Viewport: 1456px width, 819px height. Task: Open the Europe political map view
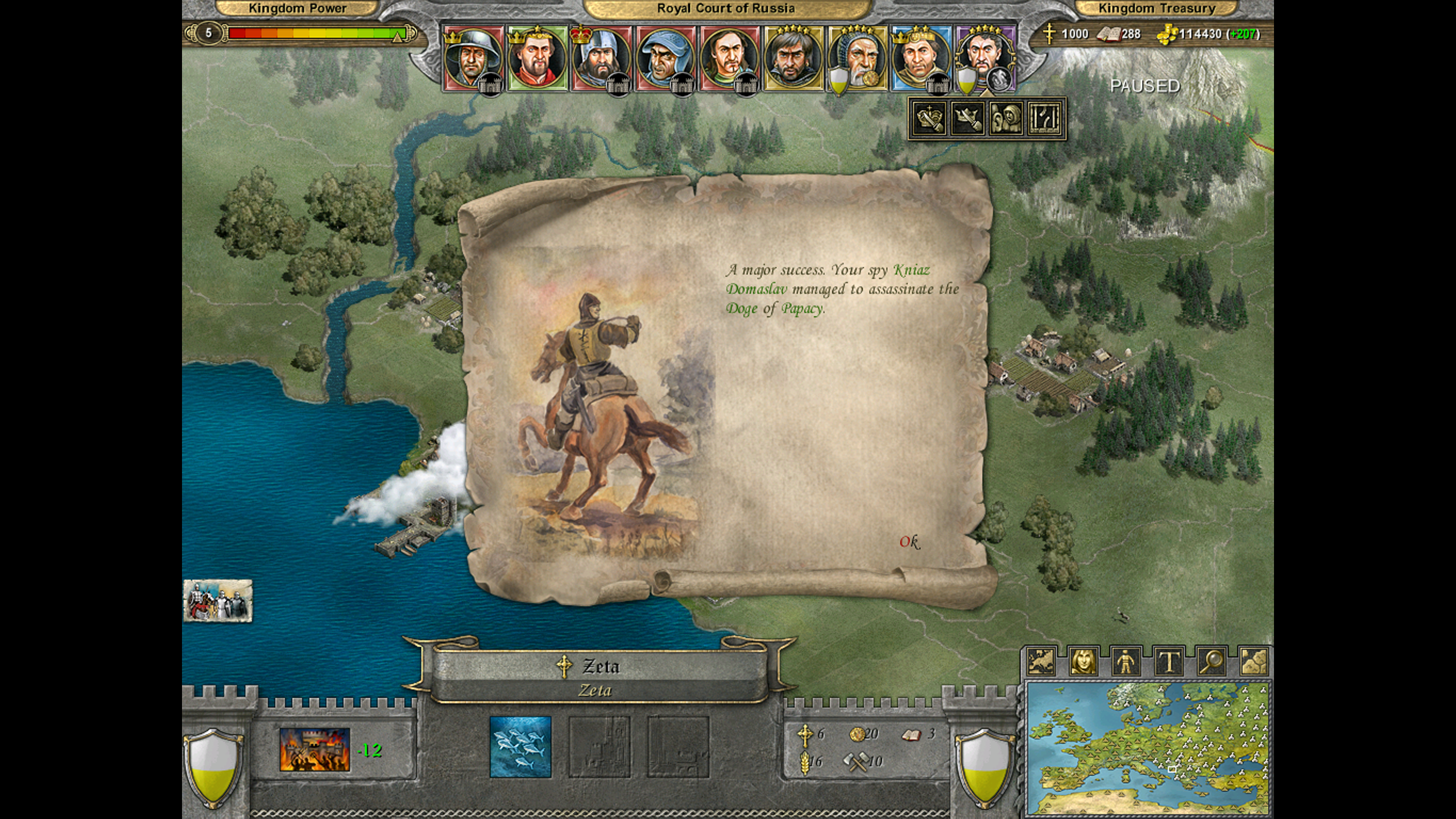pyautogui.click(x=1041, y=662)
